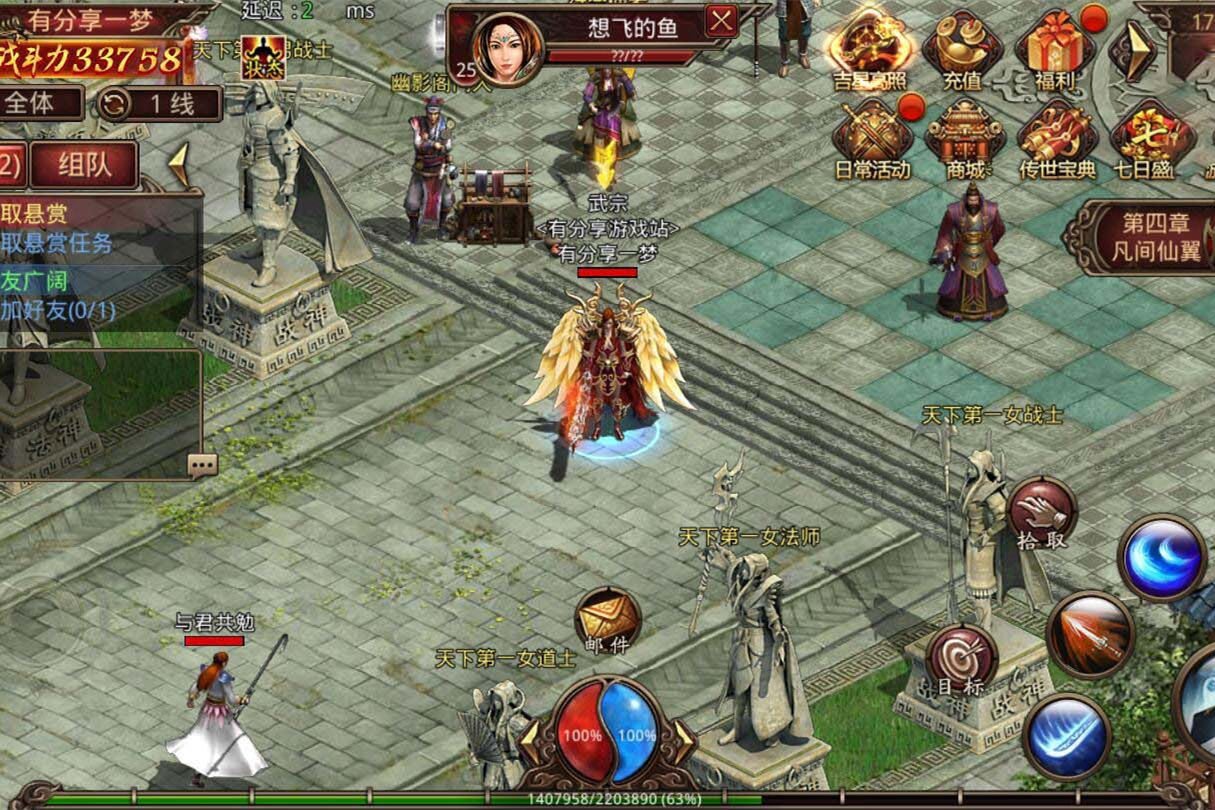Open the 商城 store
Viewport: 1215px width, 810px height.
(x=964, y=137)
